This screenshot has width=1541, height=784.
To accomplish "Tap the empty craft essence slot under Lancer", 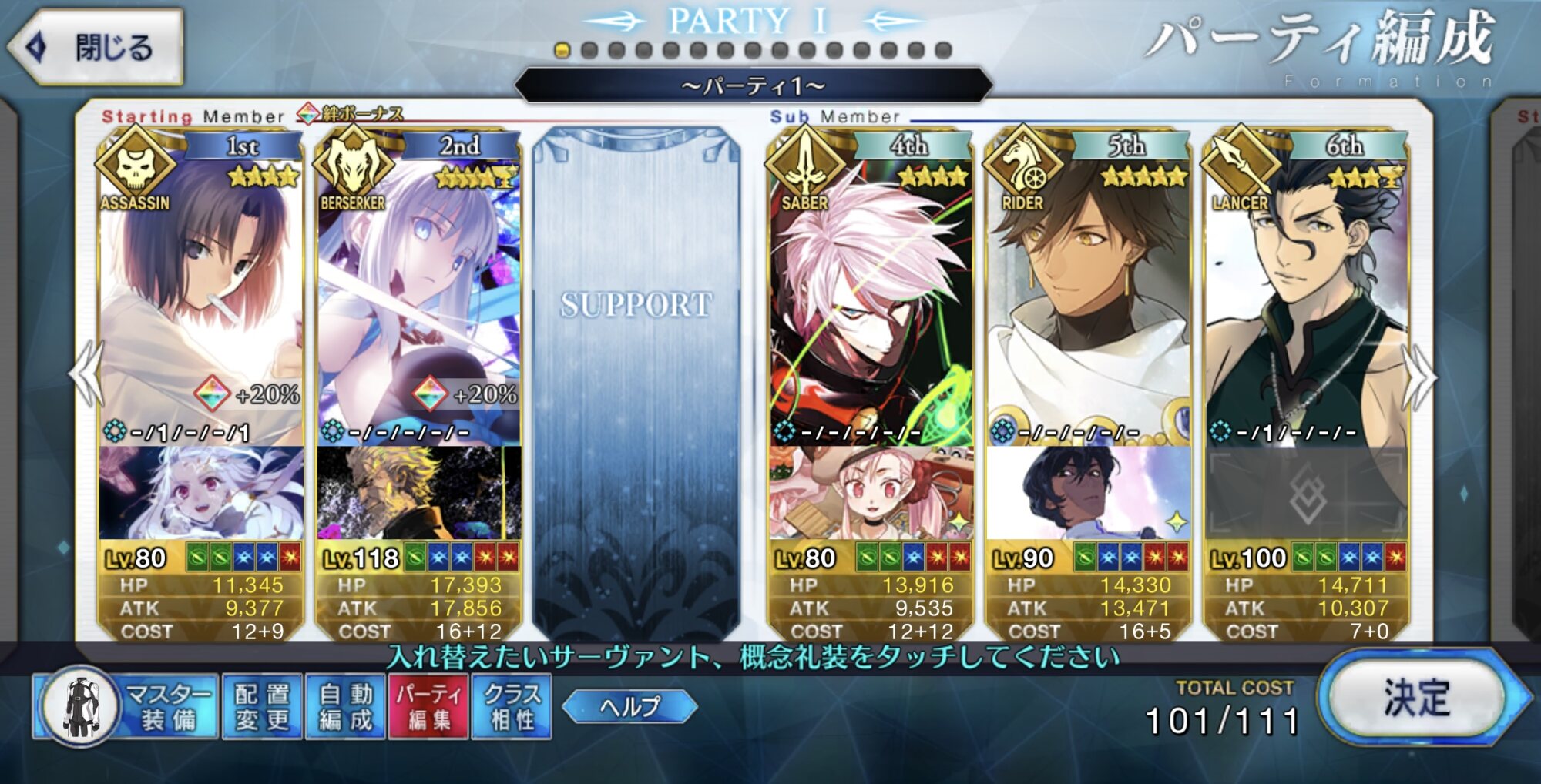I will [1306, 494].
